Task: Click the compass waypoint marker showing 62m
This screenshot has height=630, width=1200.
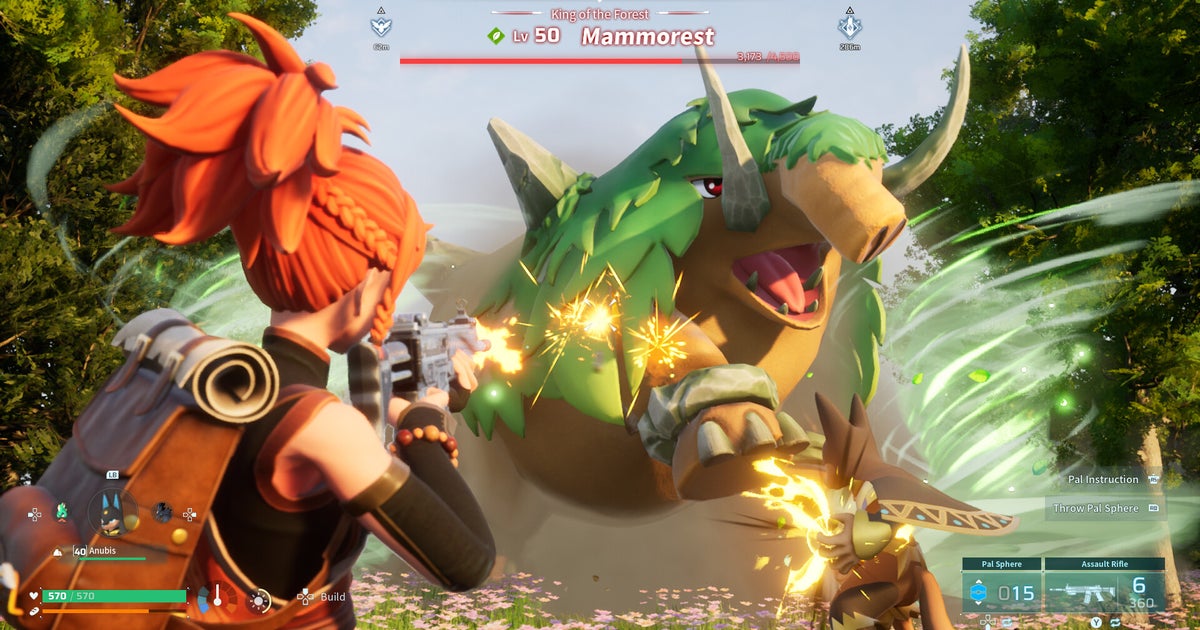Action: click(x=381, y=27)
